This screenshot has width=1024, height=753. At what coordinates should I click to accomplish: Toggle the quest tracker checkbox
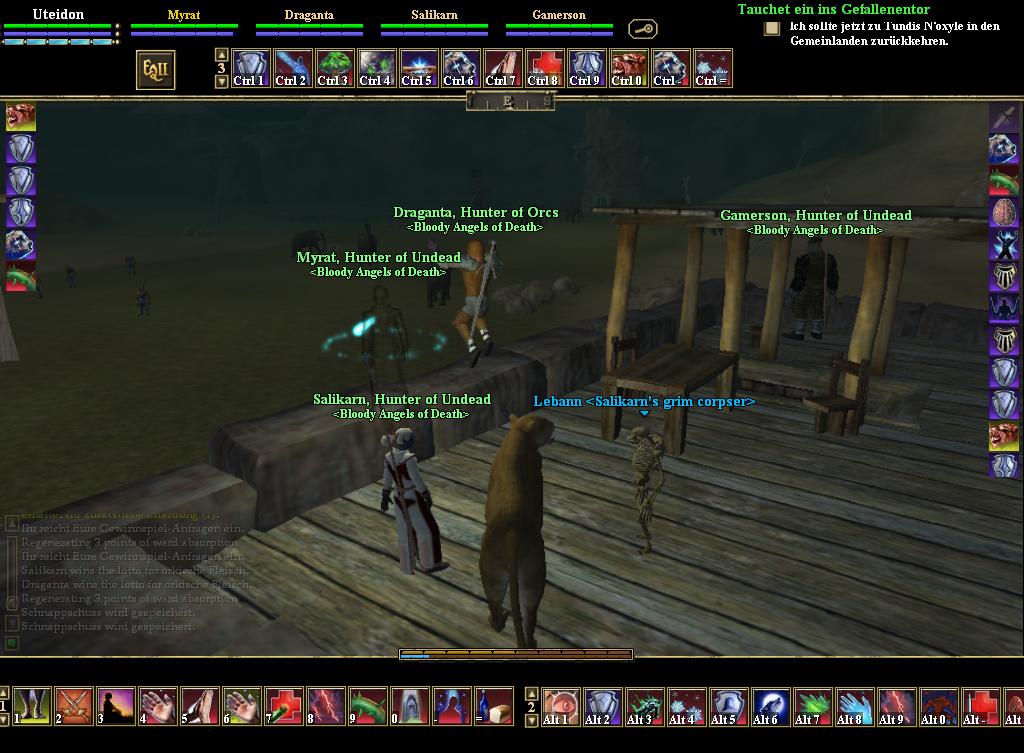[771, 28]
